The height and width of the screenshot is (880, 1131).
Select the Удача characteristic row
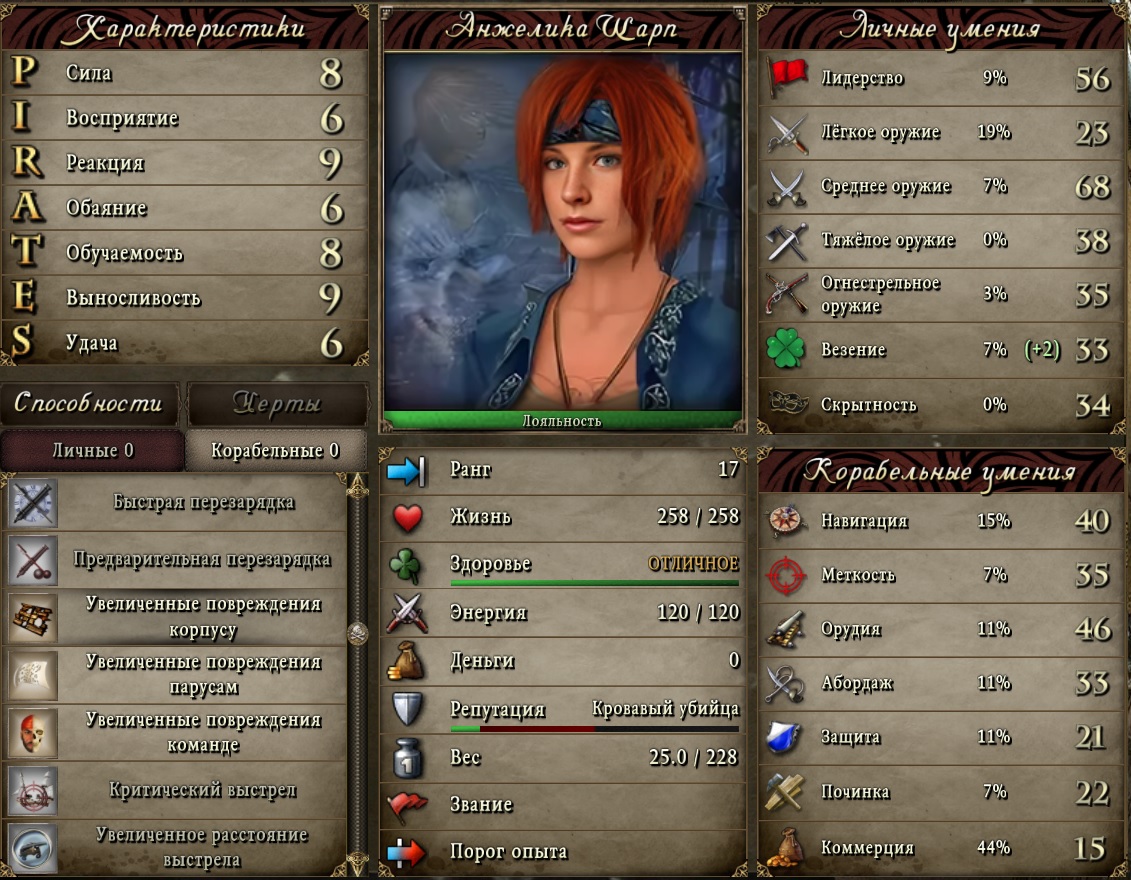(x=185, y=343)
